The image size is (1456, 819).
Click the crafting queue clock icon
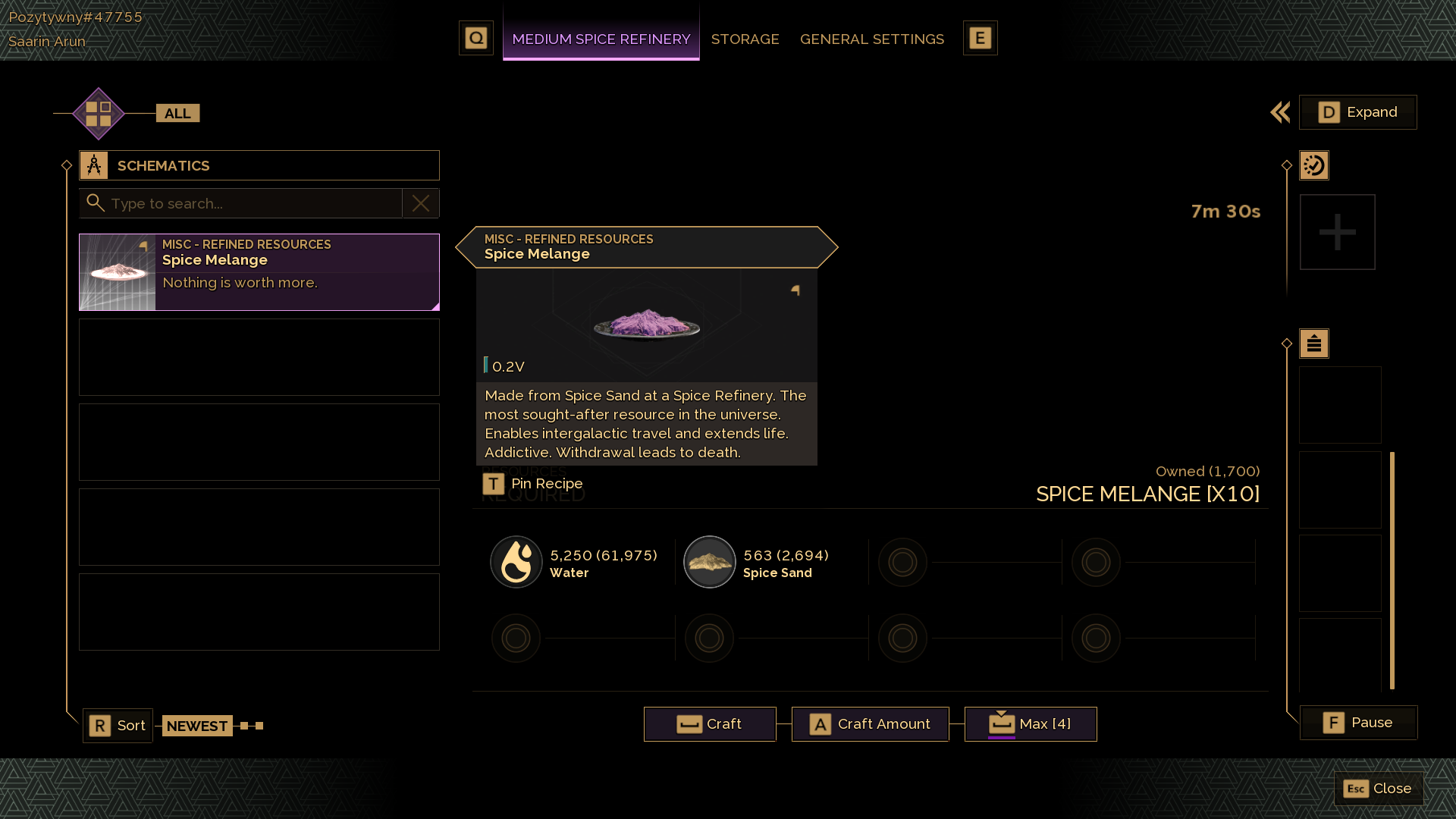1314,165
